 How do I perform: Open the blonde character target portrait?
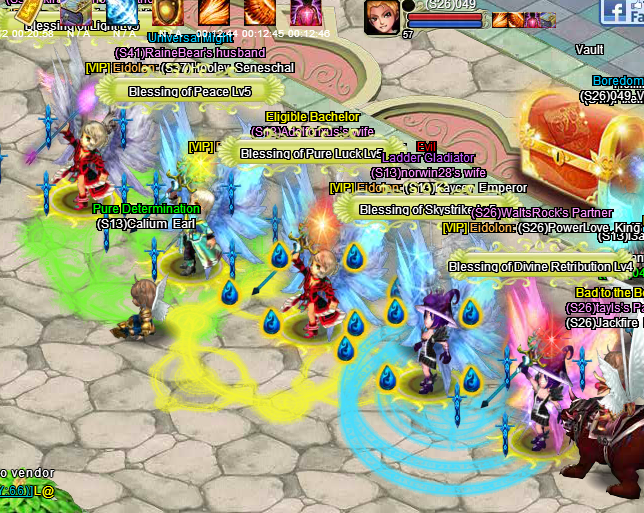click(x=381, y=17)
